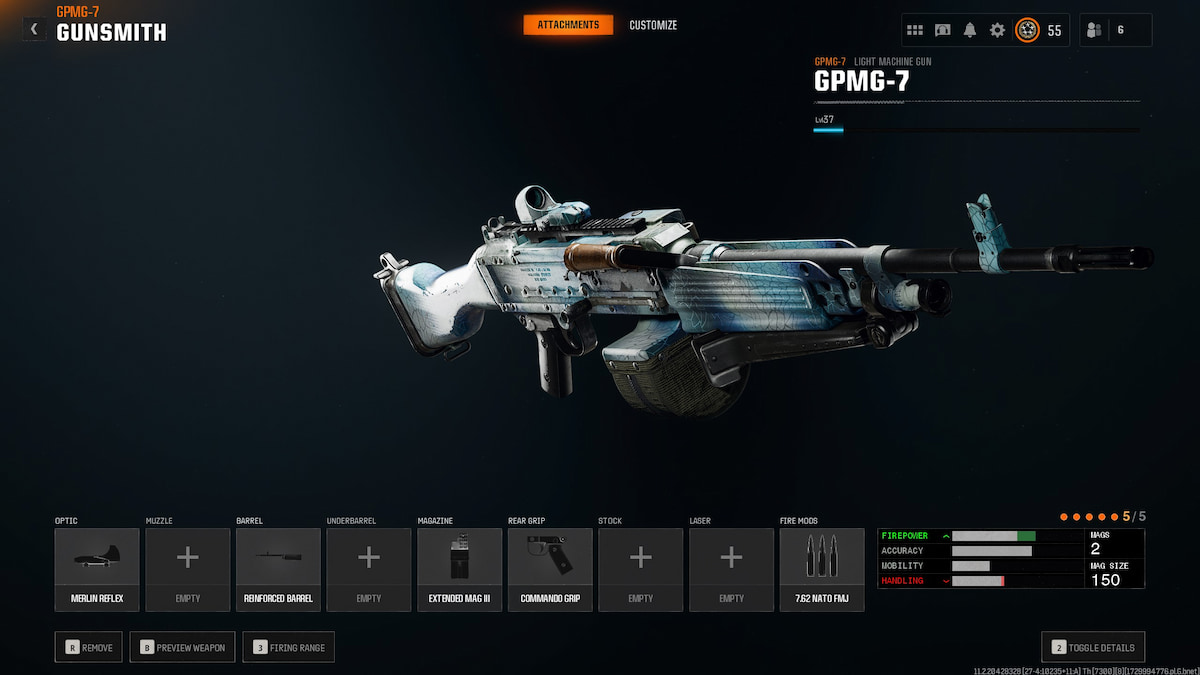This screenshot has width=1200, height=675.
Task: Toggle weapon details
Action: pyautogui.click(x=1093, y=647)
